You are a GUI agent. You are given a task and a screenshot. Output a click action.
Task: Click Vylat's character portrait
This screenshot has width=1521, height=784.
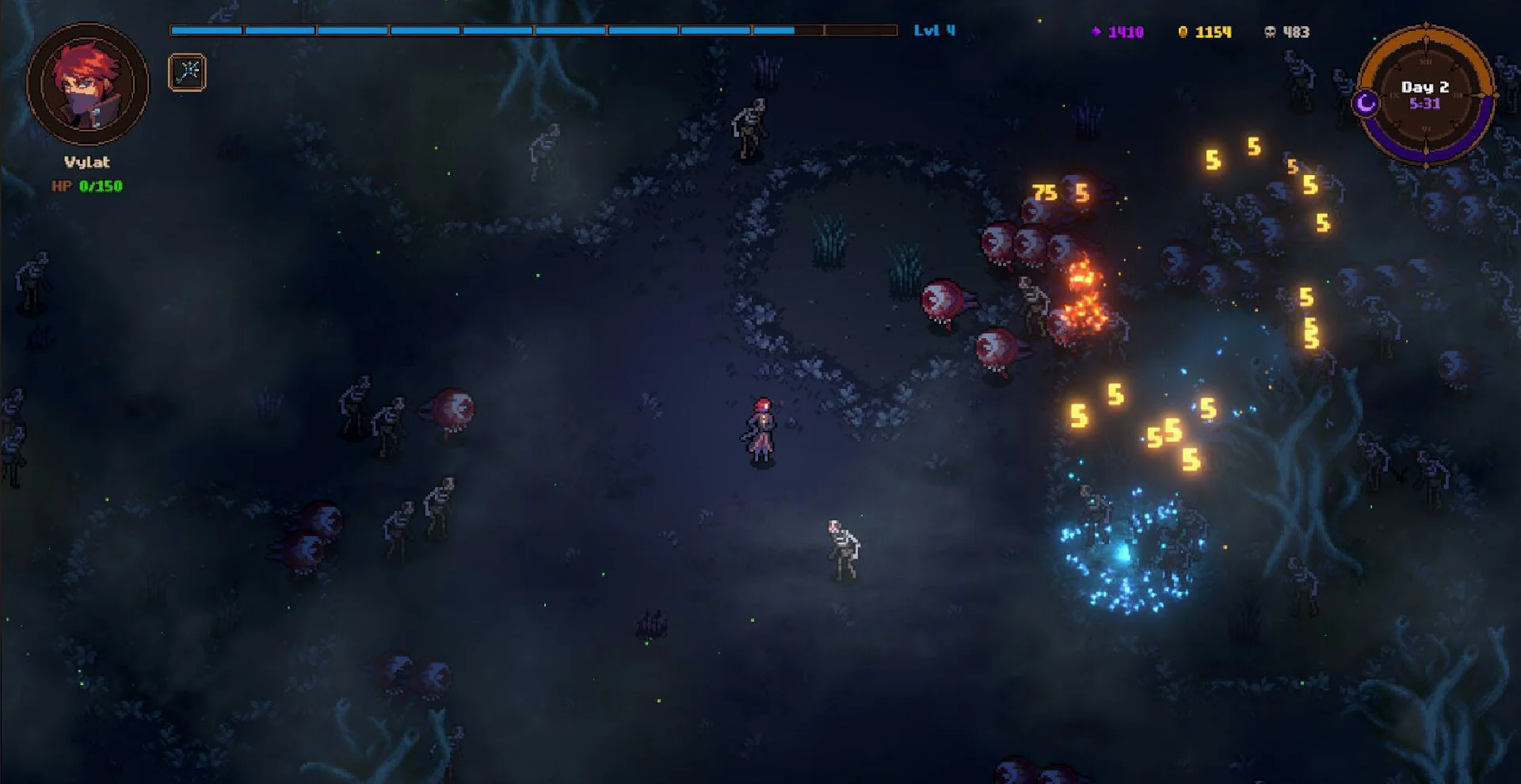[x=87, y=84]
